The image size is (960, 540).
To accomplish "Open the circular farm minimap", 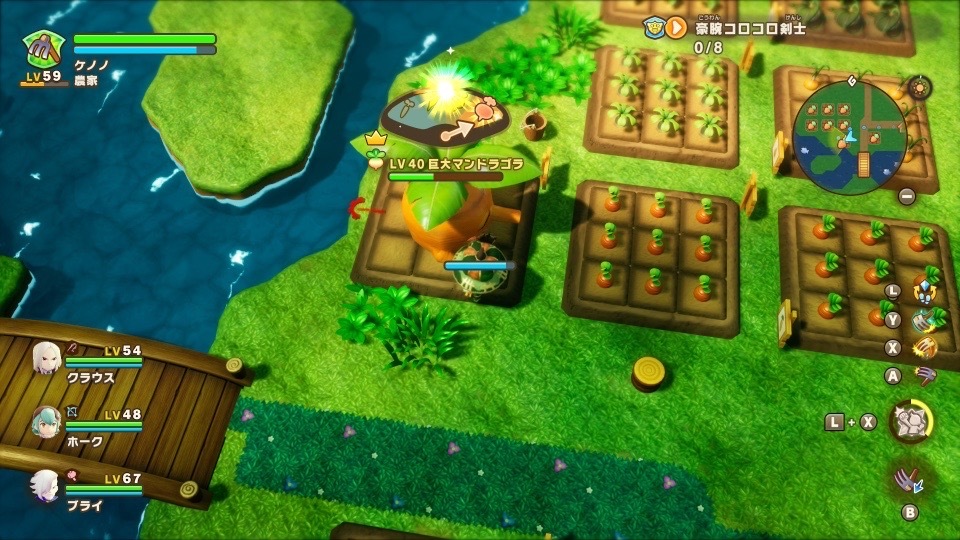I will 849,136.
